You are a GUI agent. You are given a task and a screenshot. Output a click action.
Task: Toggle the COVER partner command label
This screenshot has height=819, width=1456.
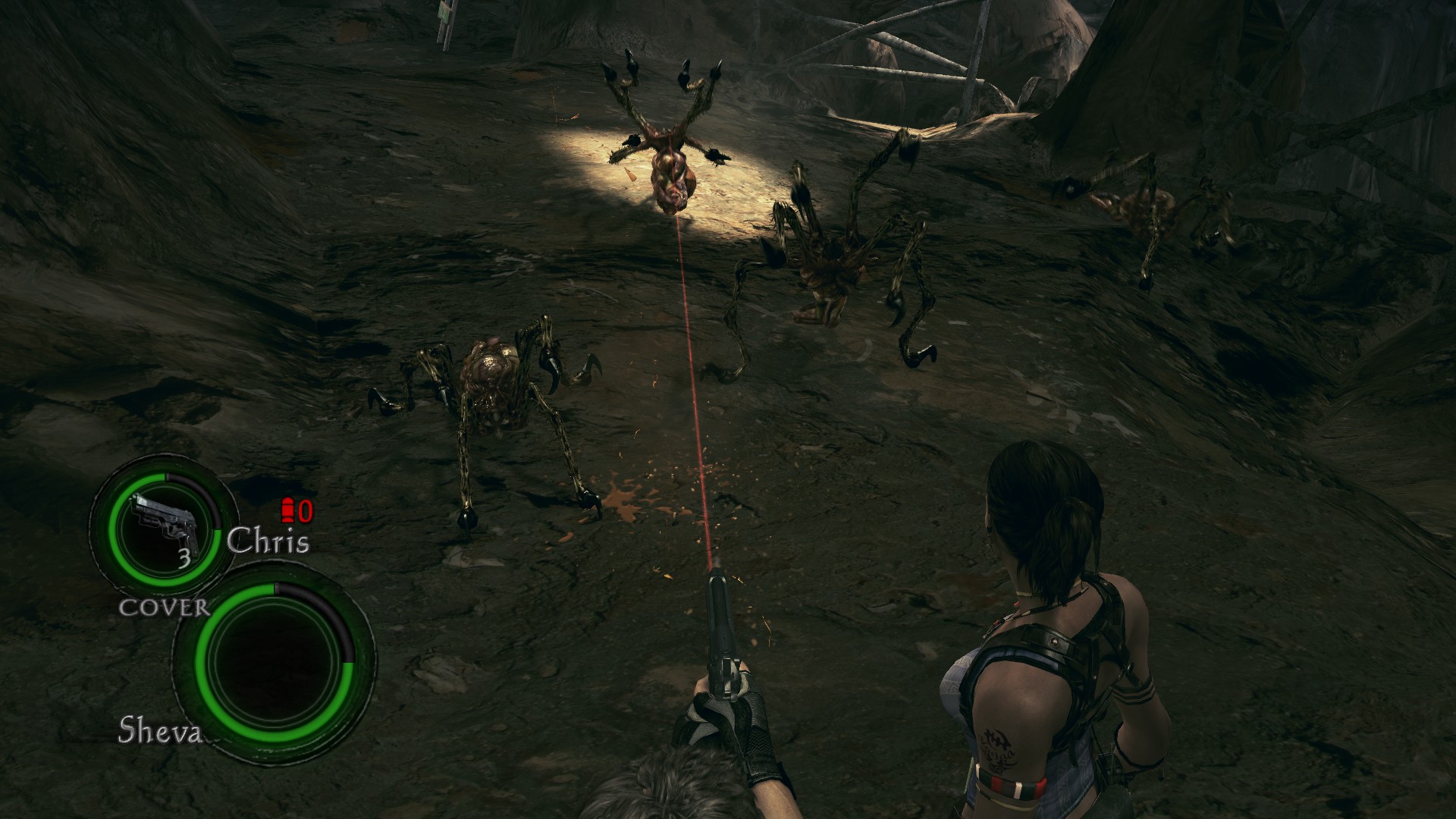tap(164, 607)
